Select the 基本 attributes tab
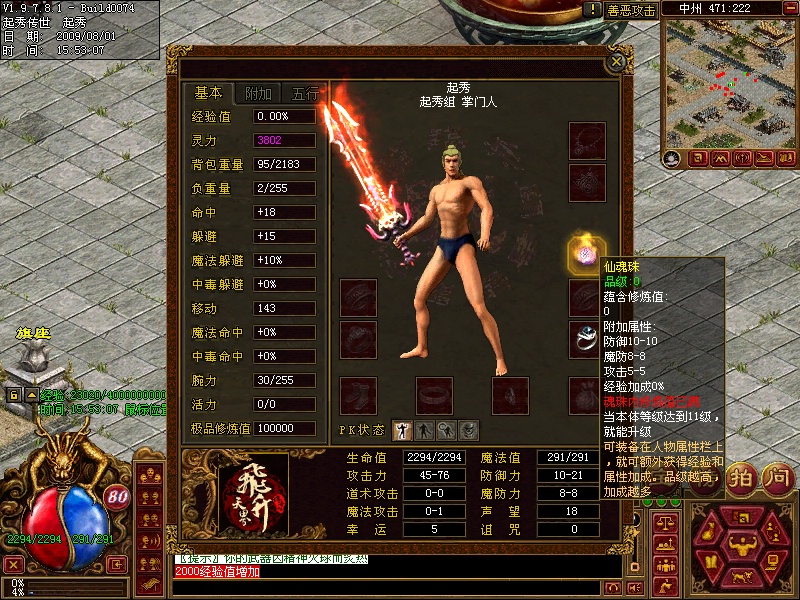800x600 pixels. [208, 93]
